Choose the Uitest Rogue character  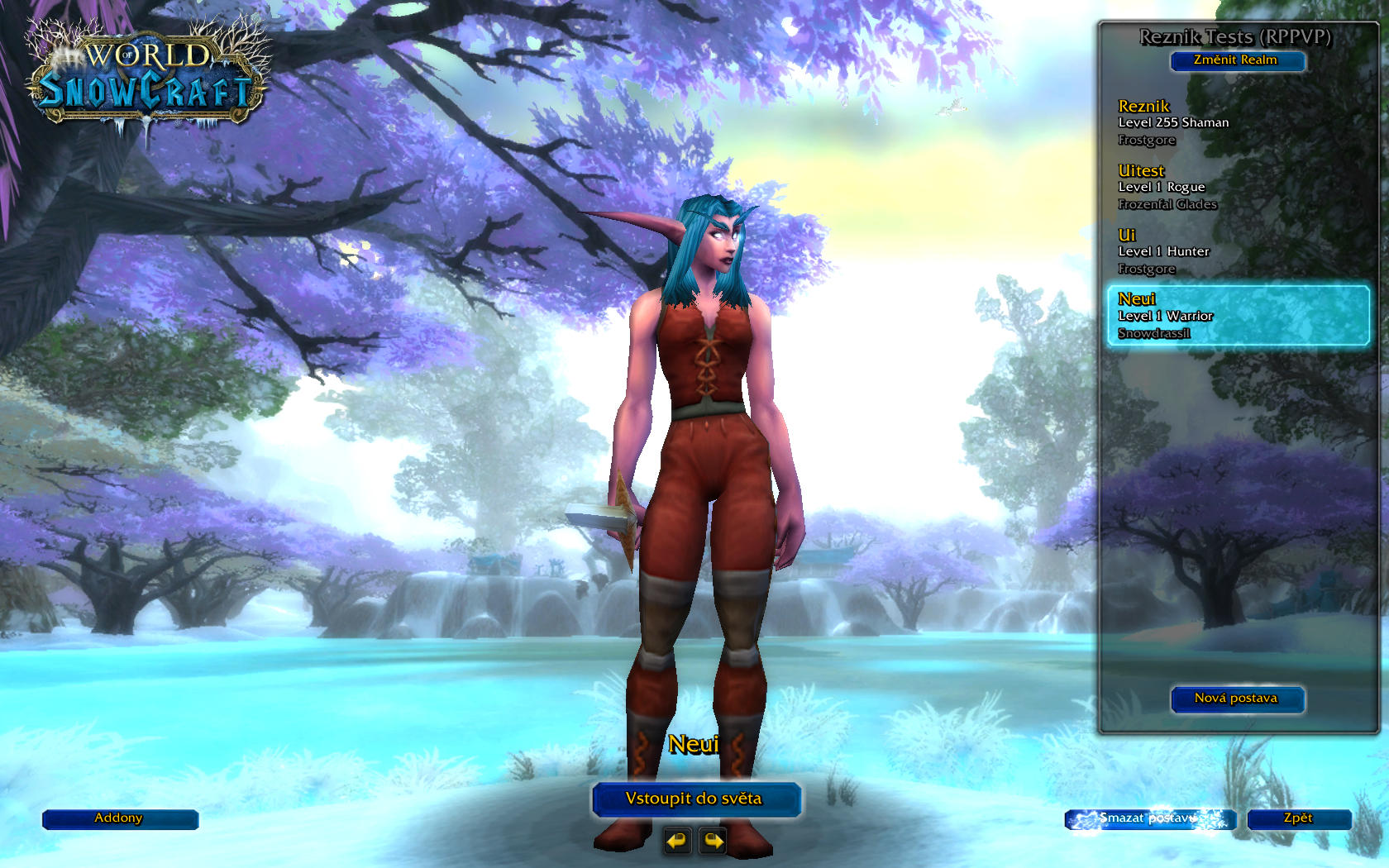click(1236, 187)
